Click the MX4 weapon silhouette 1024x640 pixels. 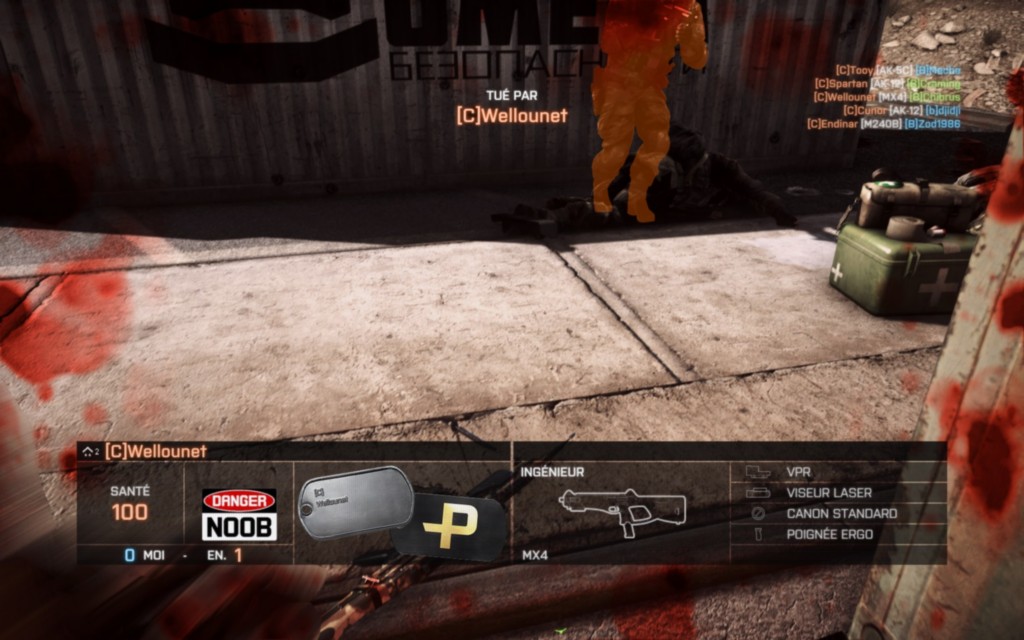622,510
